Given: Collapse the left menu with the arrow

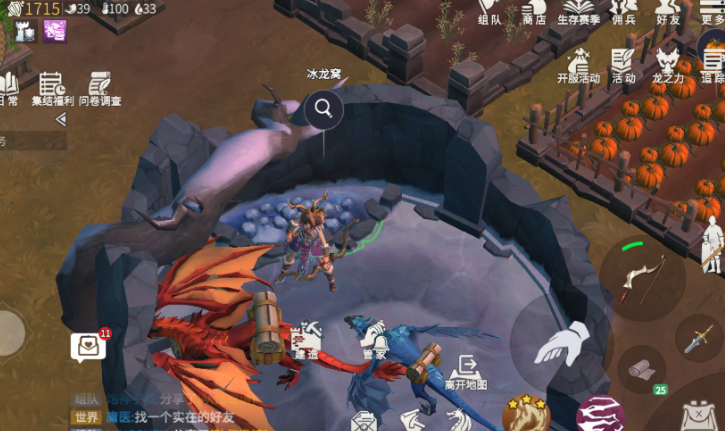Looking at the screenshot, I should [60, 119].
